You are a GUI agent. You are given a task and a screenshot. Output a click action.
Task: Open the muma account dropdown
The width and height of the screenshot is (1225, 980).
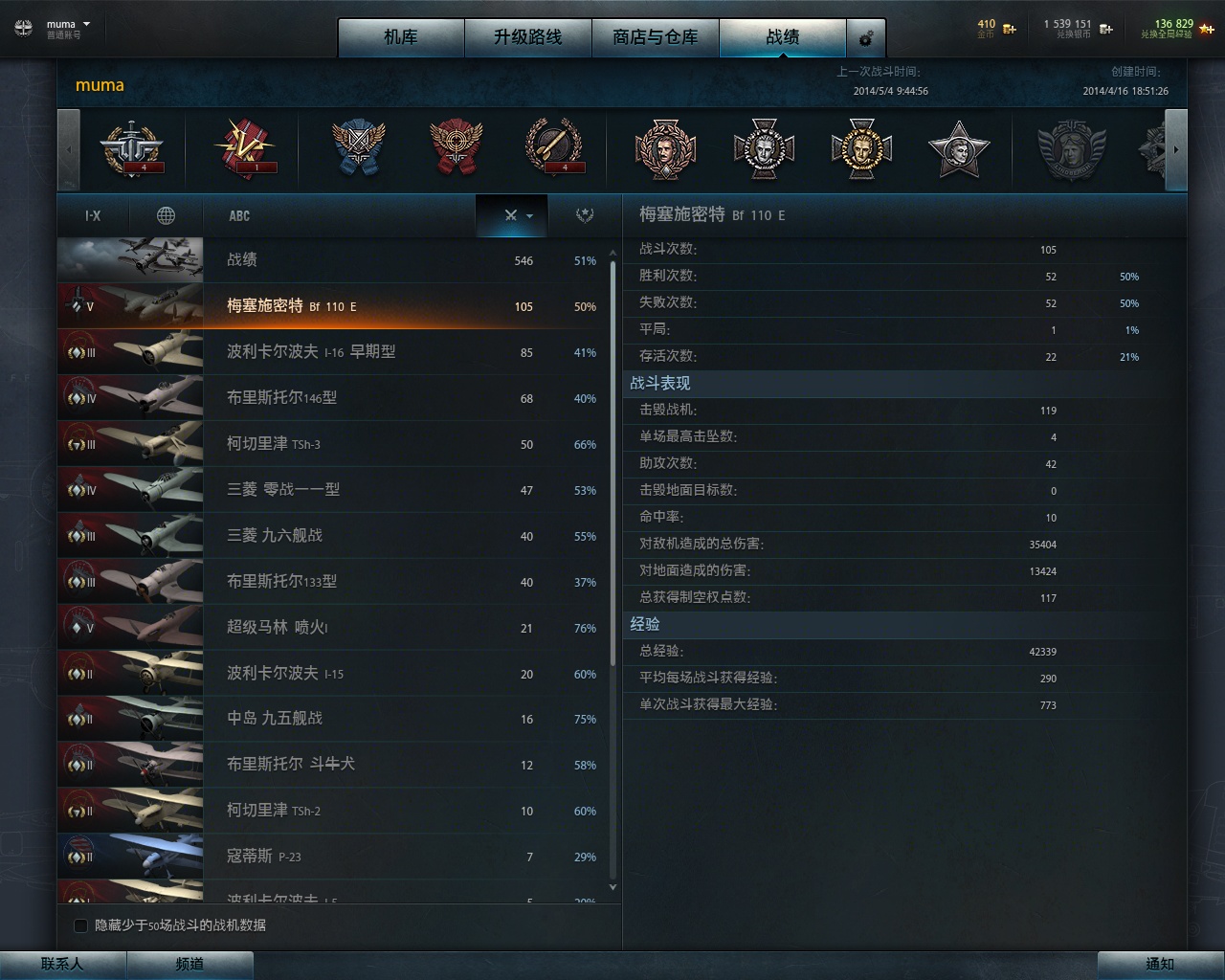(65, 24)
